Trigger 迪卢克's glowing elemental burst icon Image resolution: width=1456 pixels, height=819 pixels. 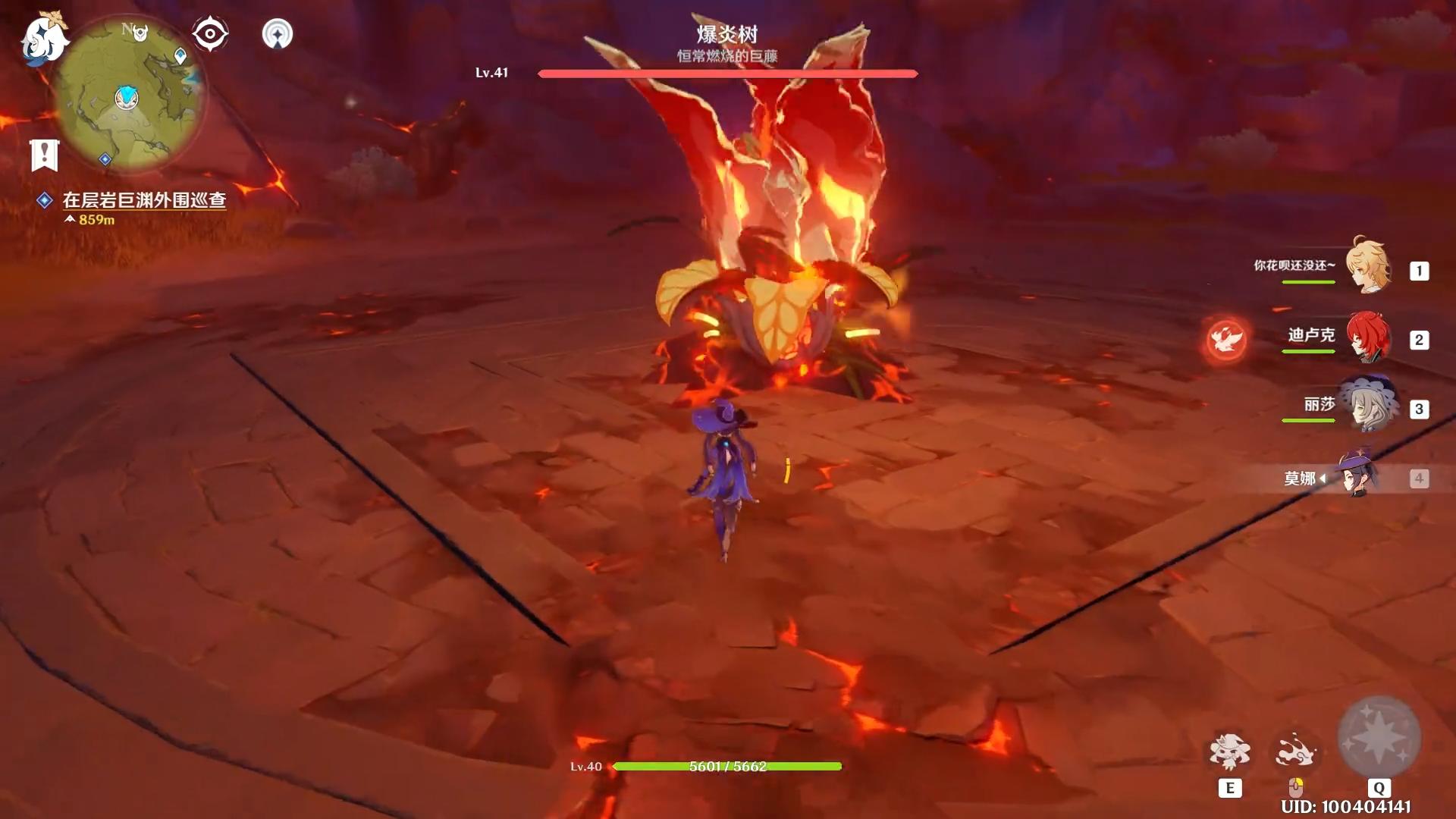click(x=1225, y=339)
